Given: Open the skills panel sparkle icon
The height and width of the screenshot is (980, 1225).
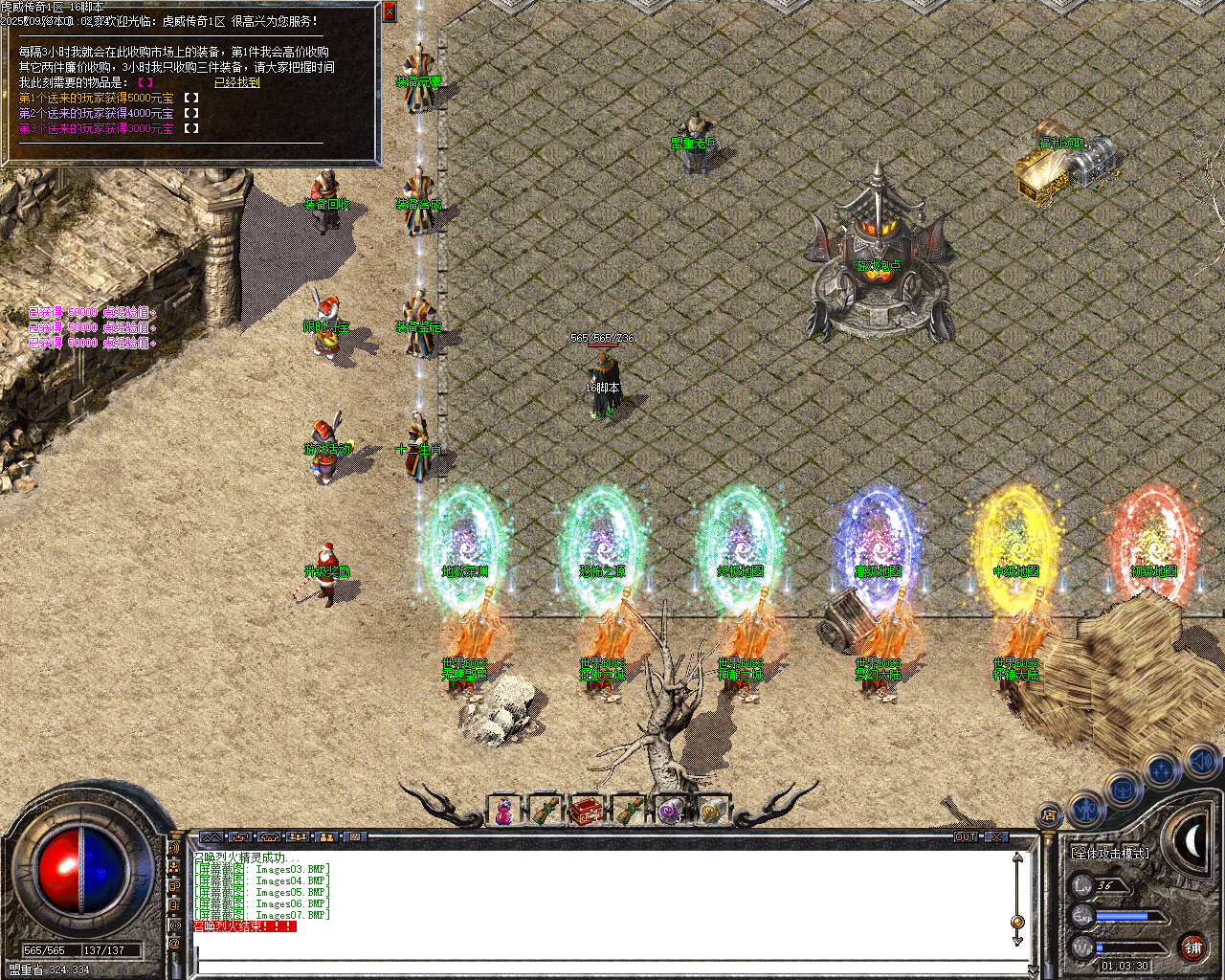Looking at the screenshot, I should (x=1160, y=769).
